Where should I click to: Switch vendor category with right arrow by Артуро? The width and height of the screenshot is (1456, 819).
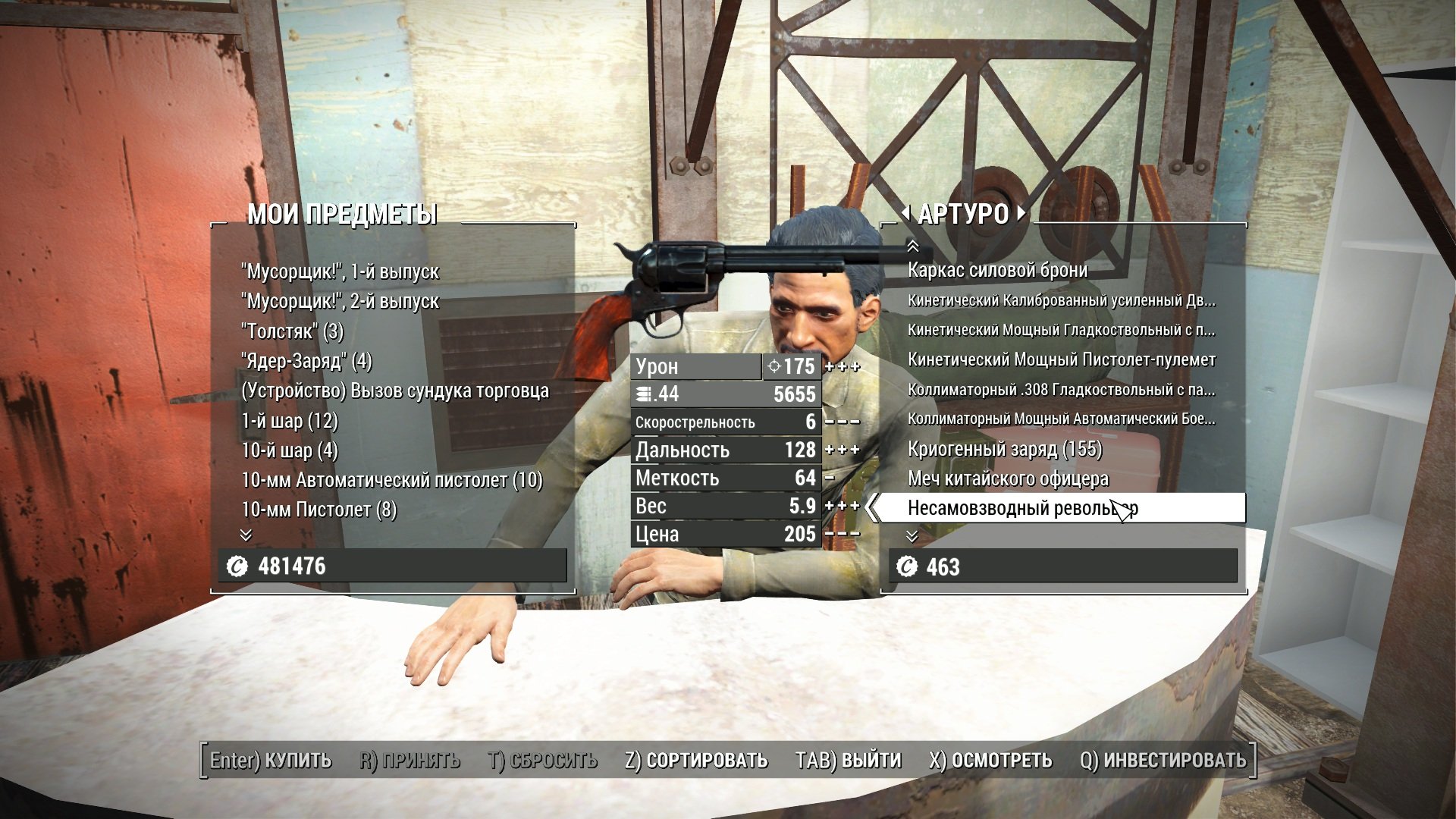tap(1021, 213)
